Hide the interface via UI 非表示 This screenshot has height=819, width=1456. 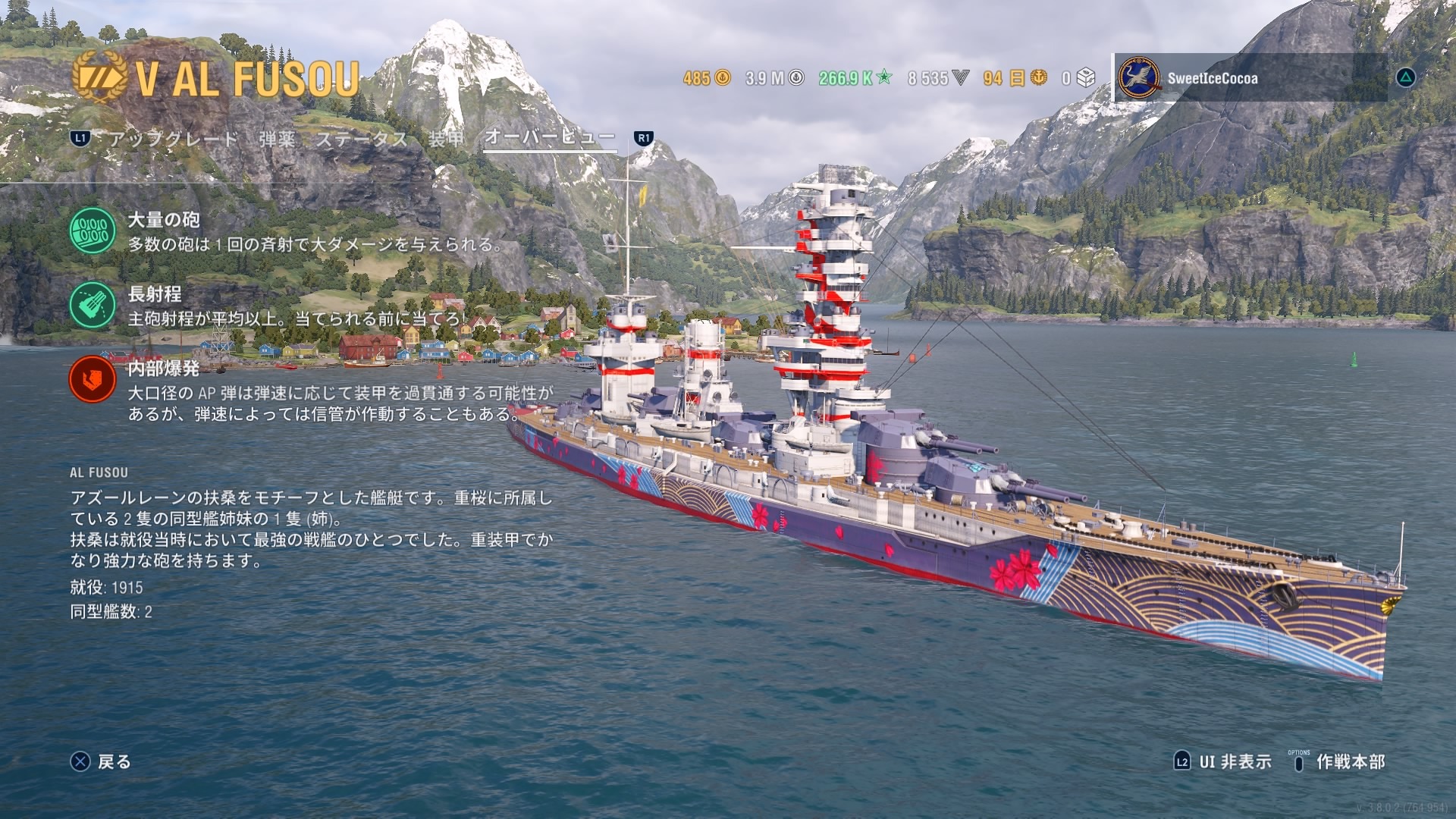click(1222, 761)
